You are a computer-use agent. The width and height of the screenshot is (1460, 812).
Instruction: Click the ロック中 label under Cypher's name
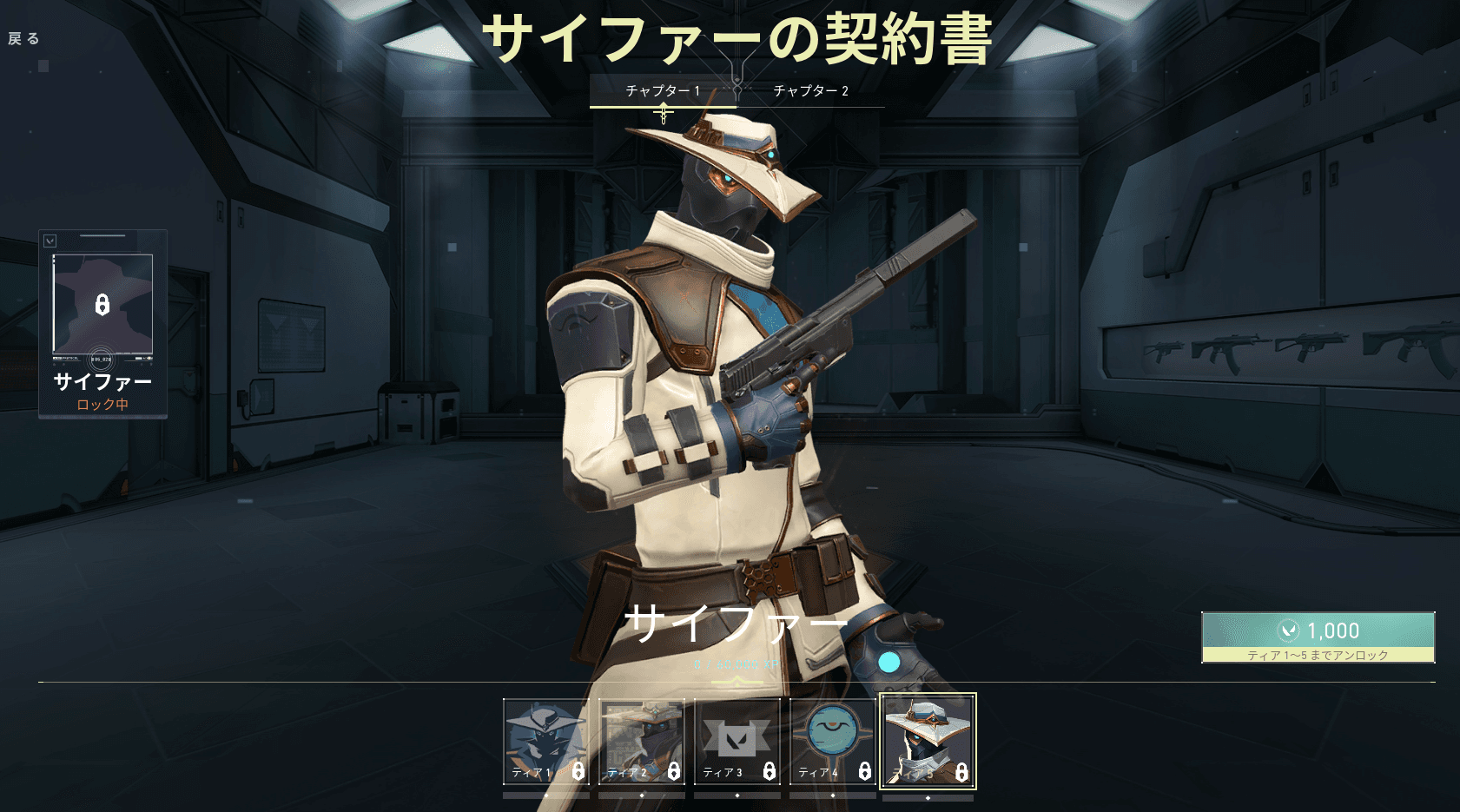coord(102,405)
